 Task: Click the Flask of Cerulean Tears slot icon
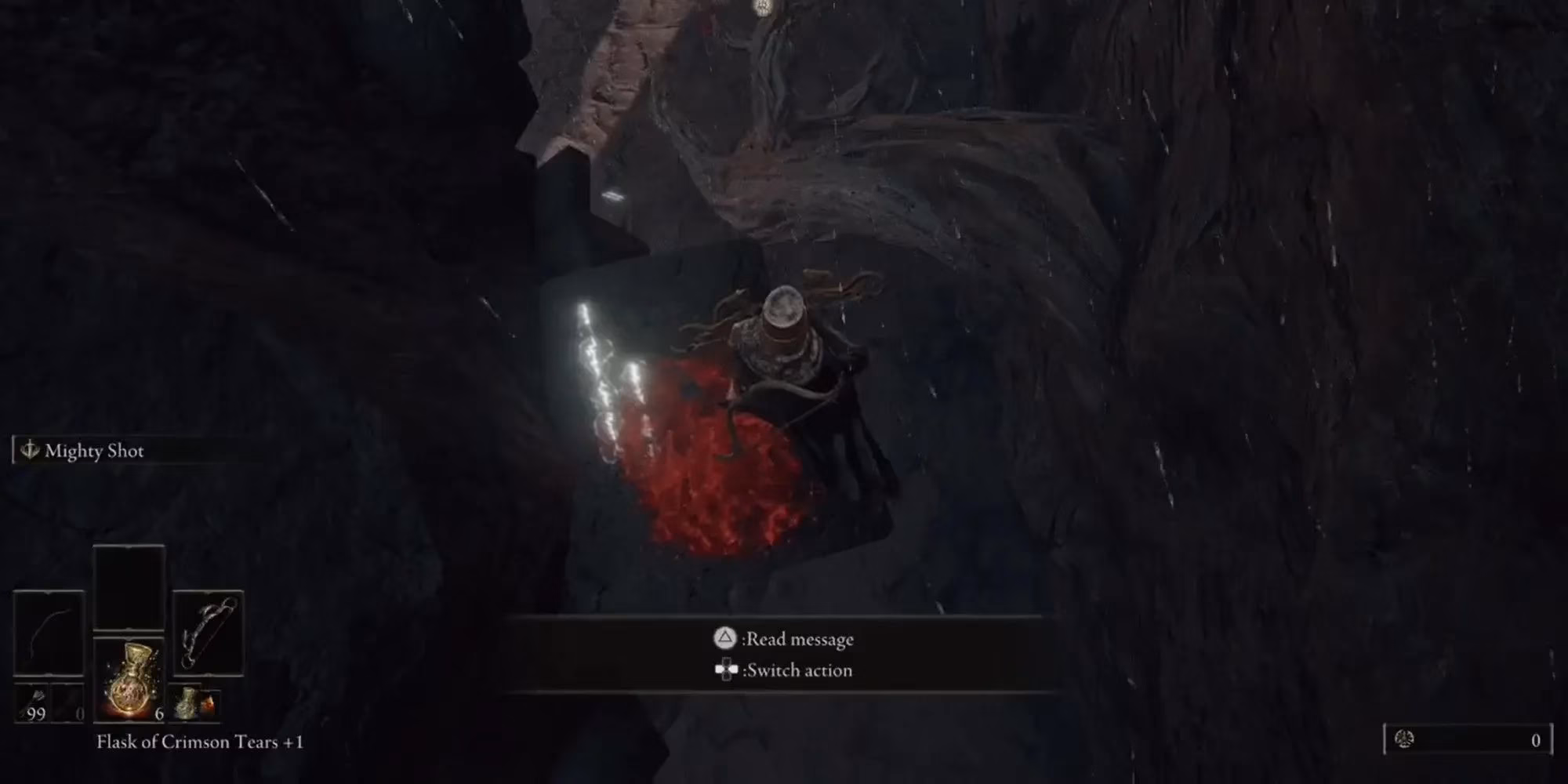189,703
